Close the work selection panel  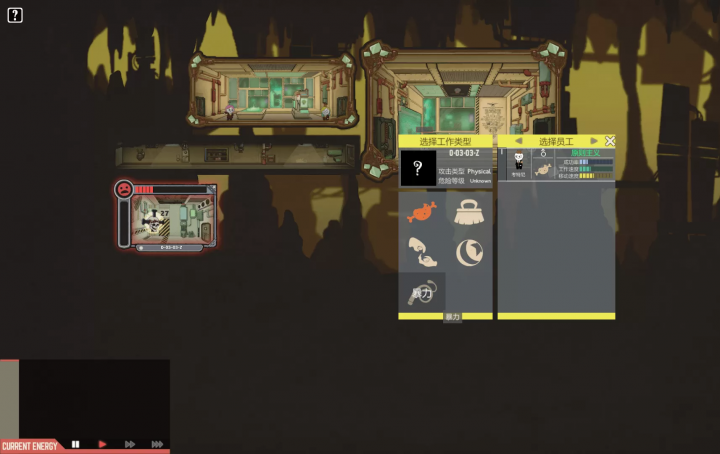coord(610,141)
